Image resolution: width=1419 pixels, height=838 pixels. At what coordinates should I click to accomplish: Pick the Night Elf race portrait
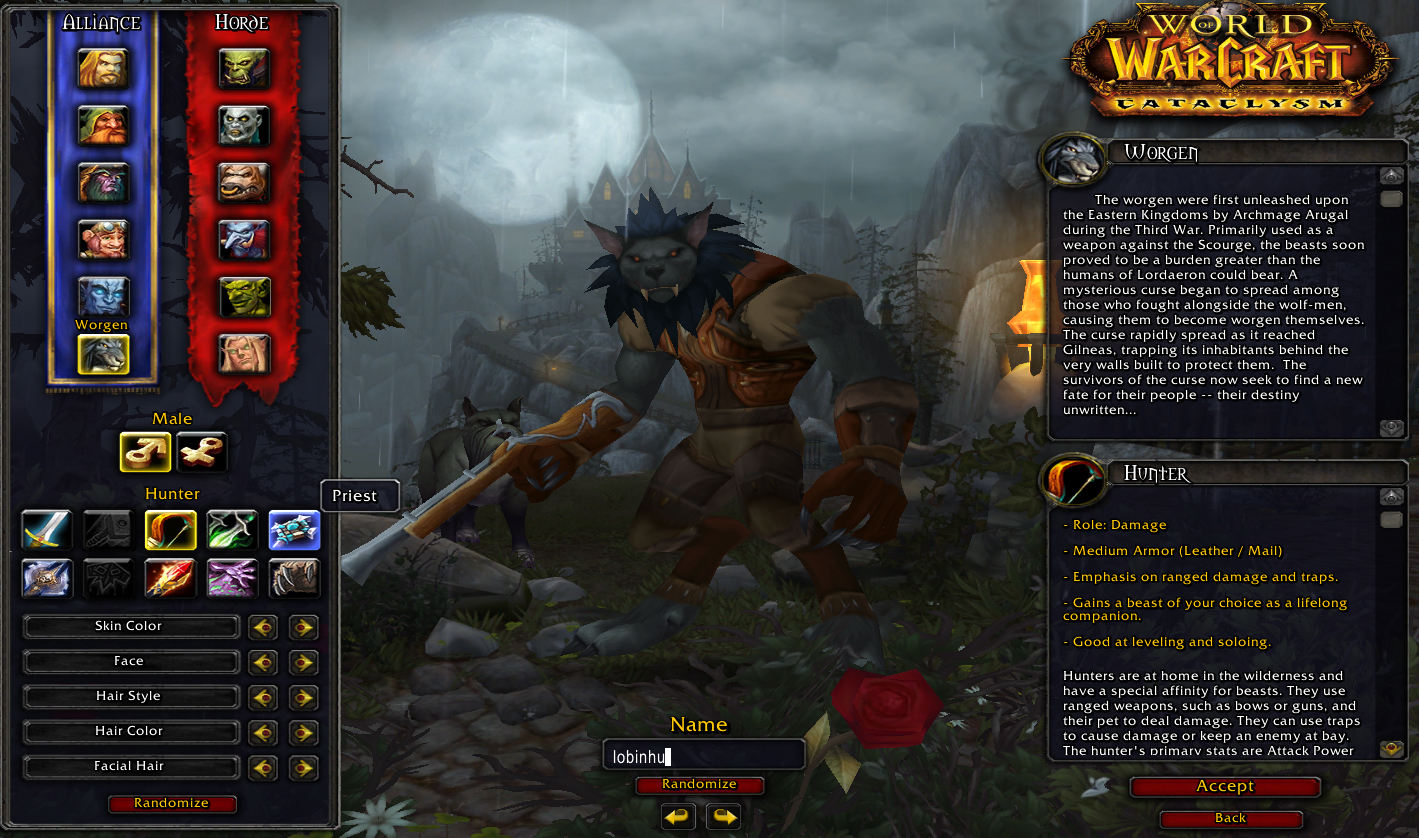coord(104,183)
